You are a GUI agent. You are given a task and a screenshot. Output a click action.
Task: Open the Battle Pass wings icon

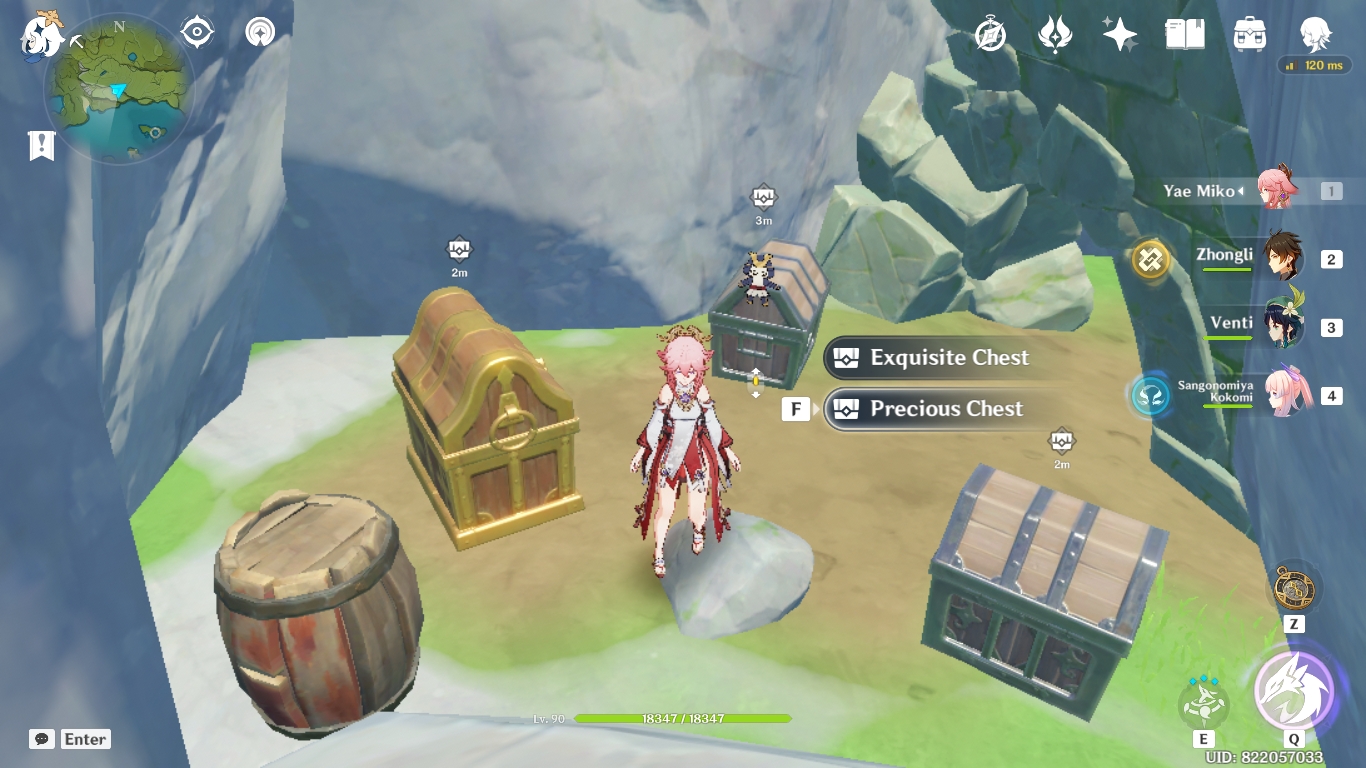point(1055,35)
